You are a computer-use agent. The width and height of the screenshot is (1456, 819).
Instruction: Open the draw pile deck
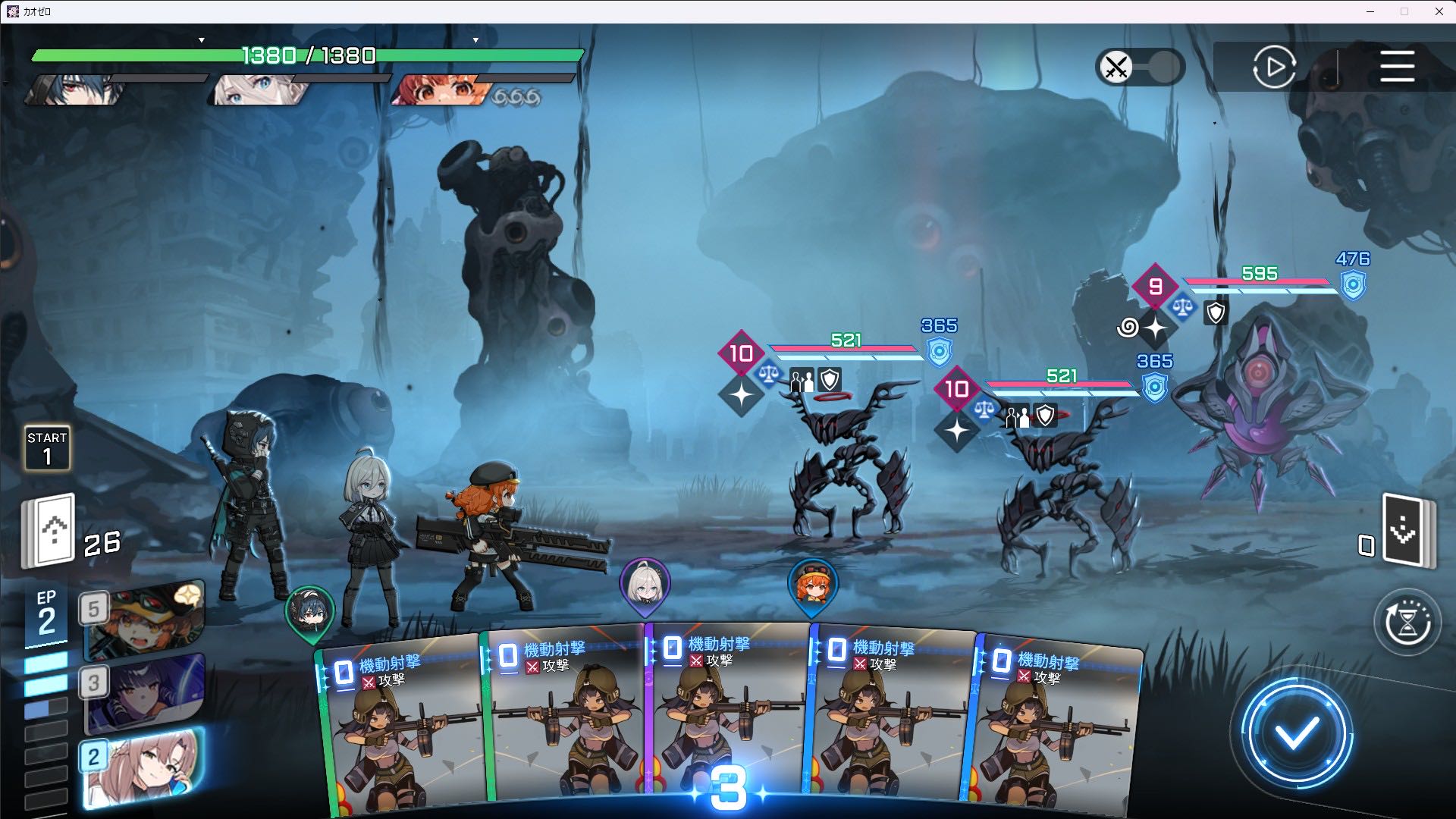[x=49, y=530]
